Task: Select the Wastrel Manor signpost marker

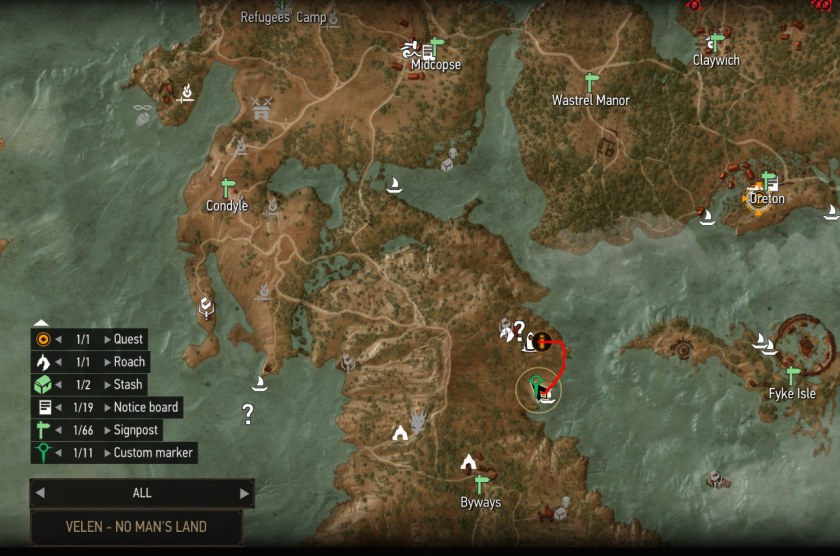Action: (590, 82)
